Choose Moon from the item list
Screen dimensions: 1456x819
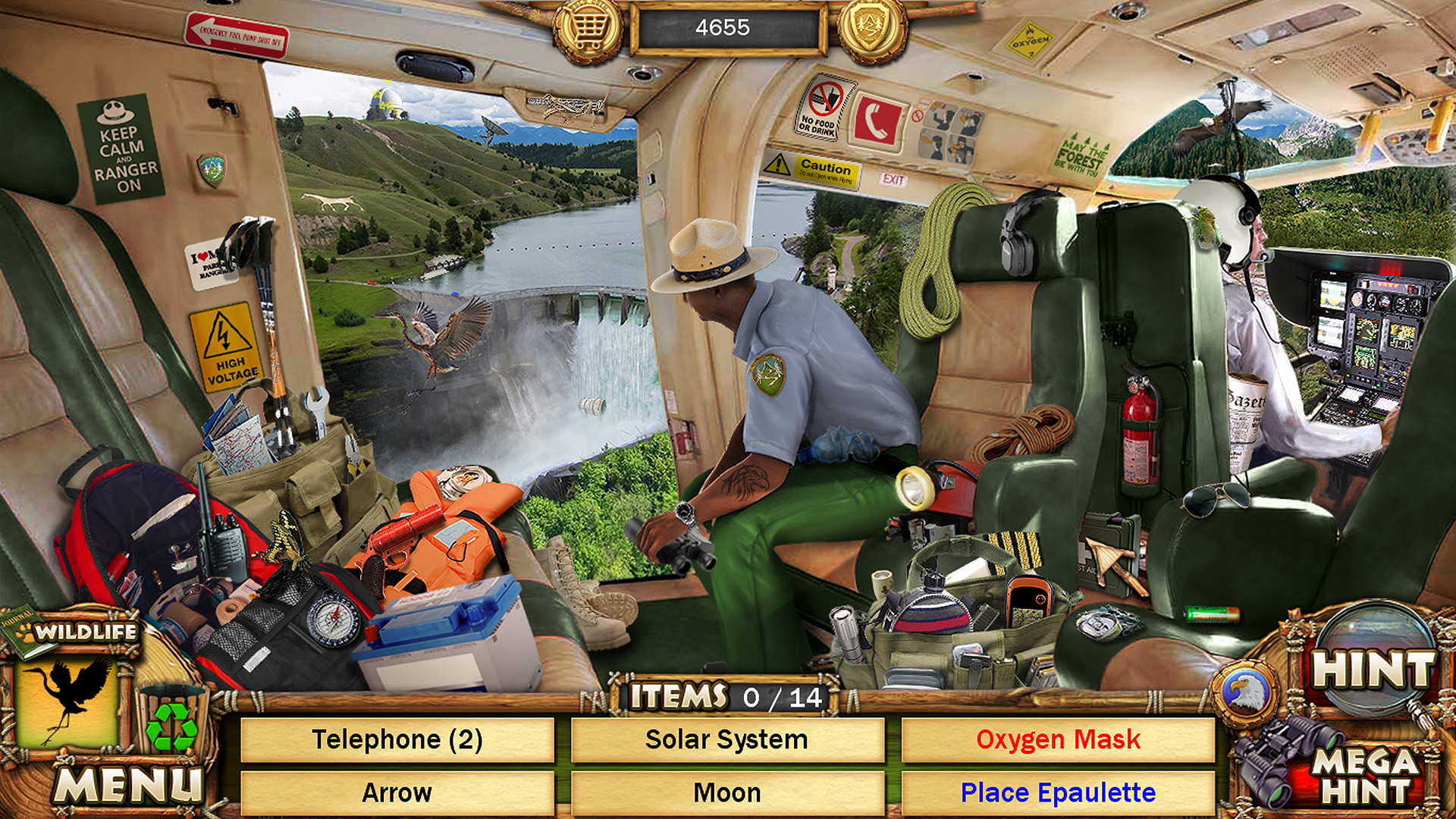pos(726,793)
